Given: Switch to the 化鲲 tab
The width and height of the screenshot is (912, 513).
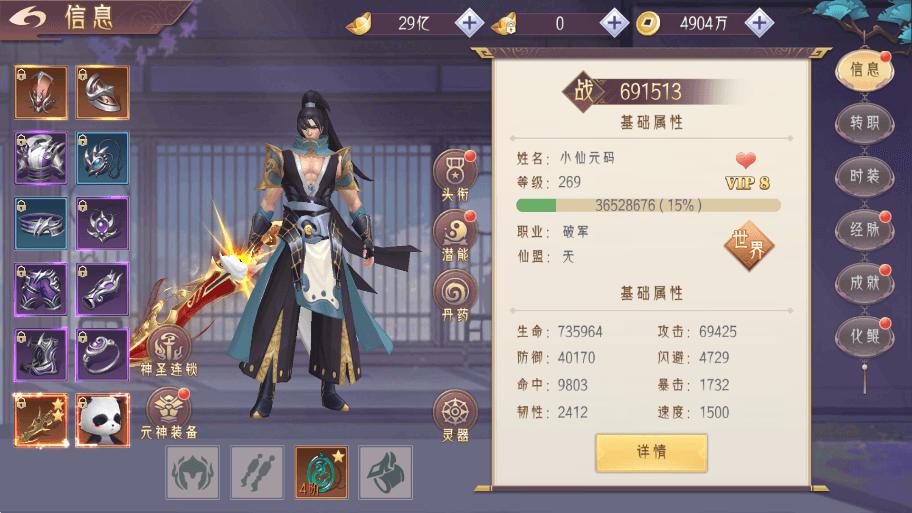Looking at the screenshot, I should (x=863, y=335).
